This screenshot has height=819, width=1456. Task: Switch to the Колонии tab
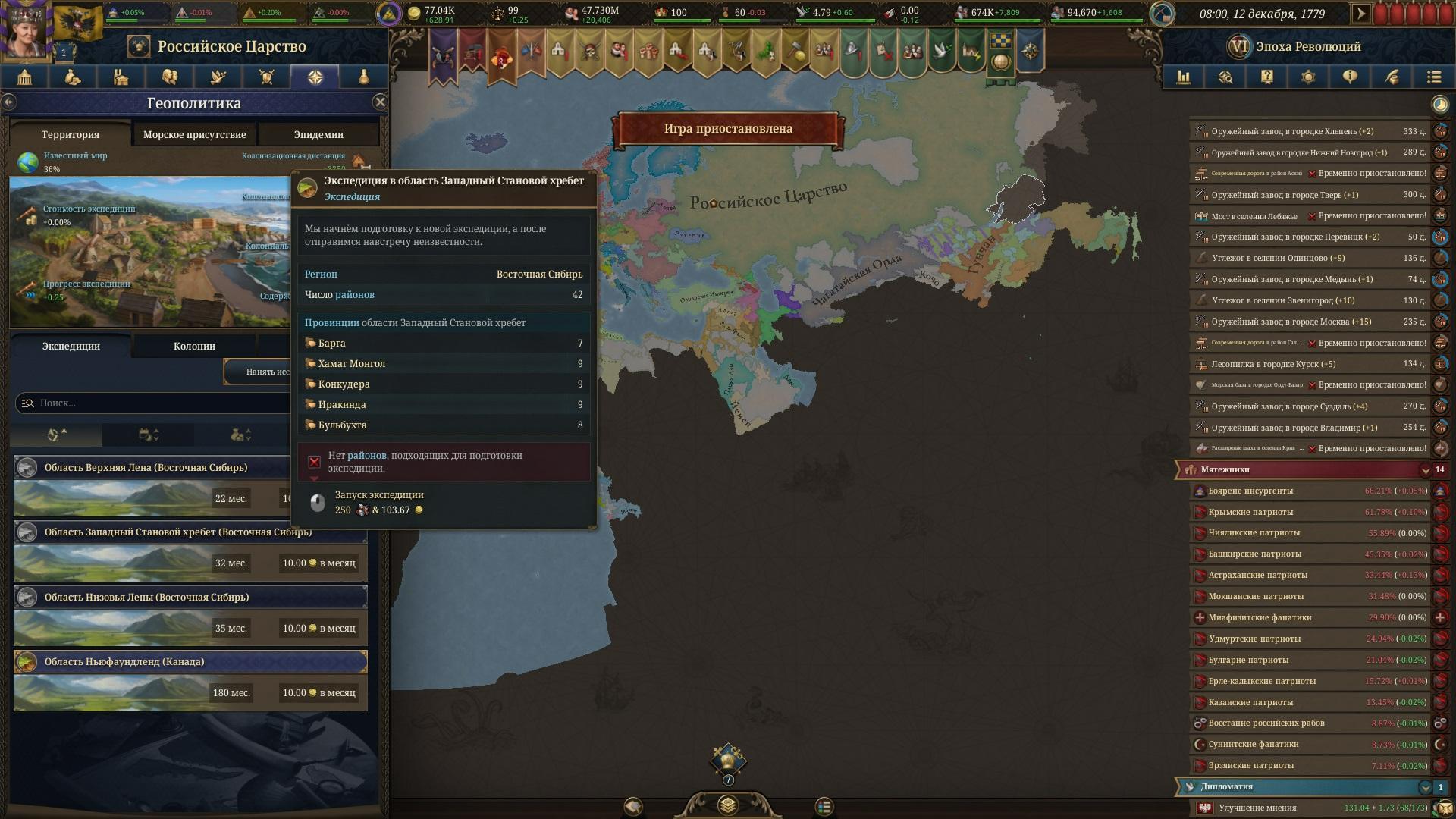[x=194, y=346]
